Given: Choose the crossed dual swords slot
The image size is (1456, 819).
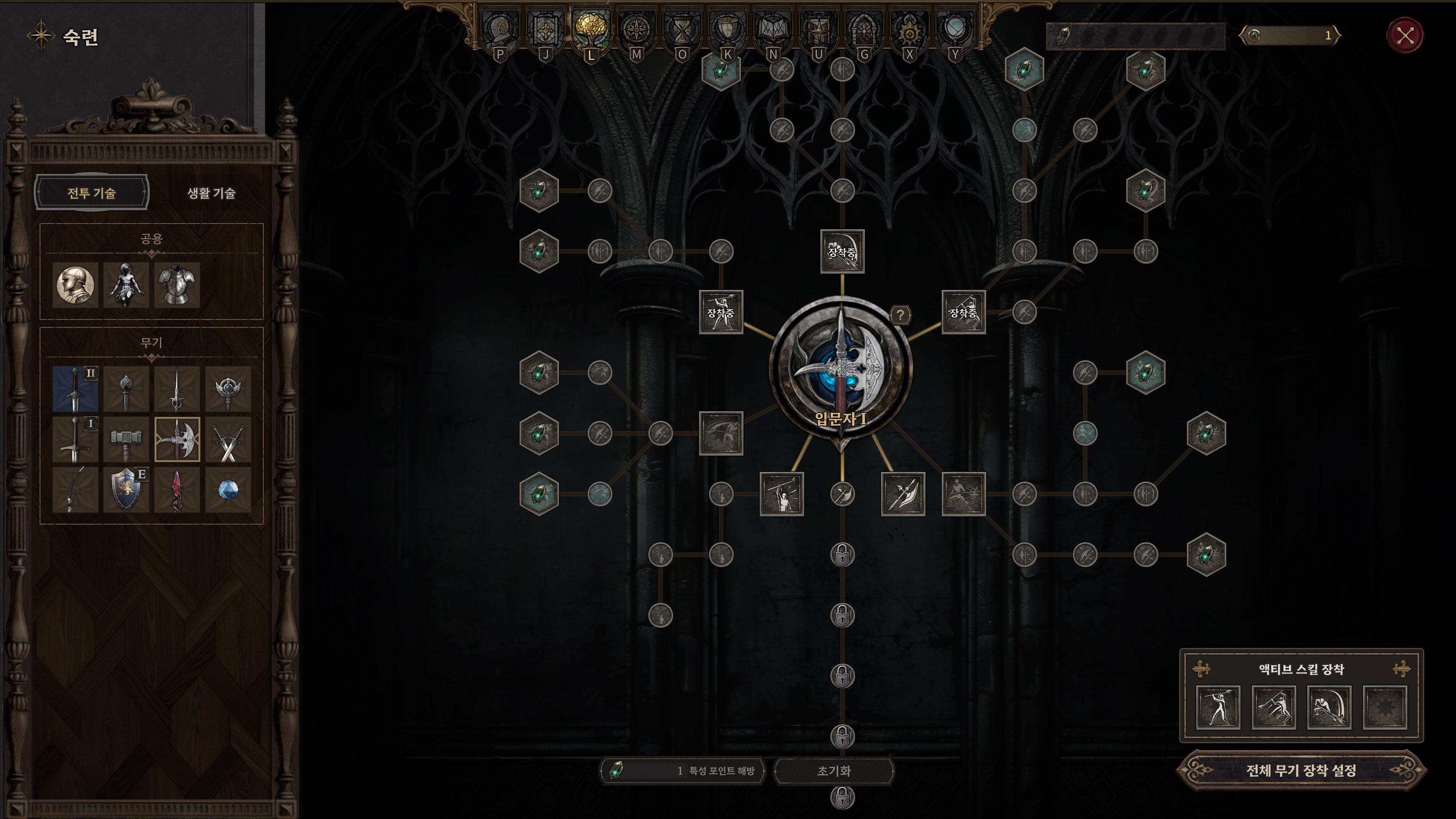Looking at the screenshot, I should point(228,439).
